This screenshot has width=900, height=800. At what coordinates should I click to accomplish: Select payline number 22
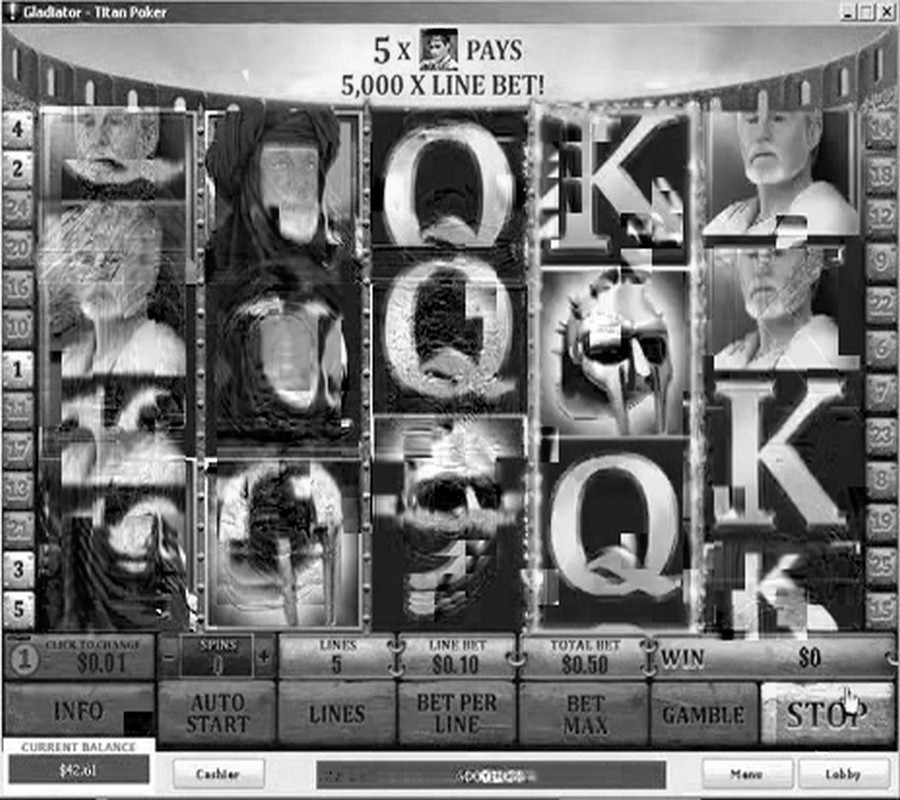coord(881,304)
